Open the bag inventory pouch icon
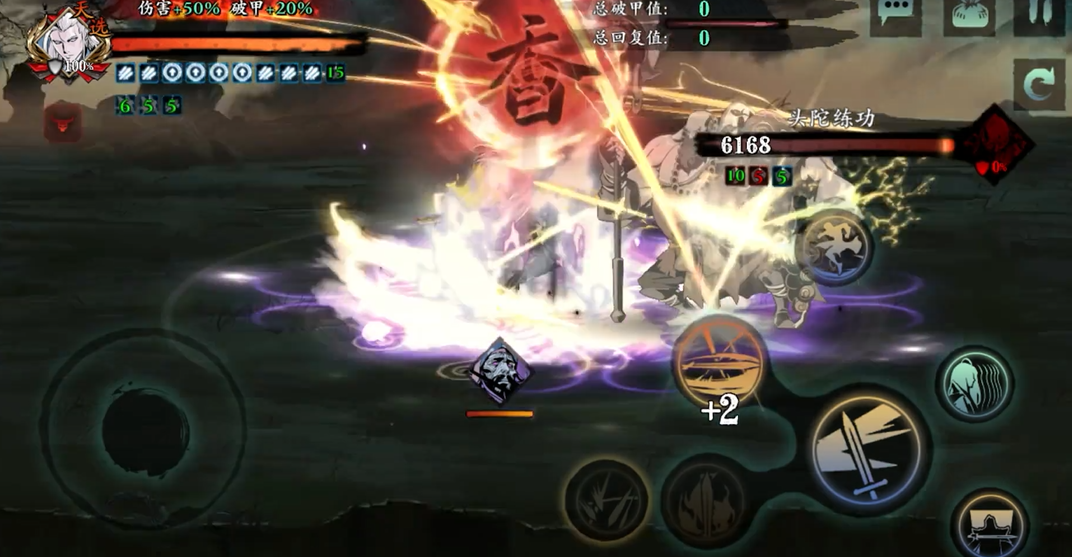 (968, 16)
